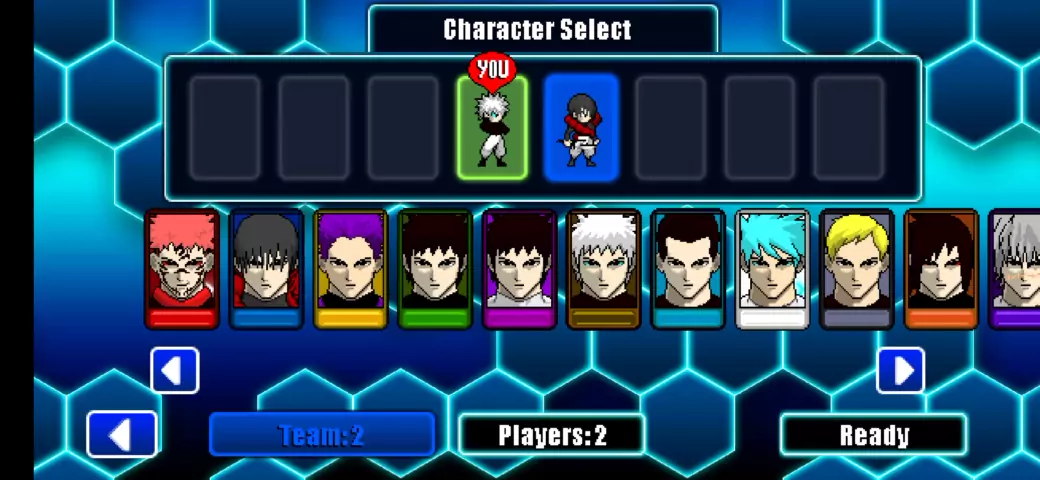Show next characters with the right arrow
Screen dimensions: 1040x480
click(900, 371)
